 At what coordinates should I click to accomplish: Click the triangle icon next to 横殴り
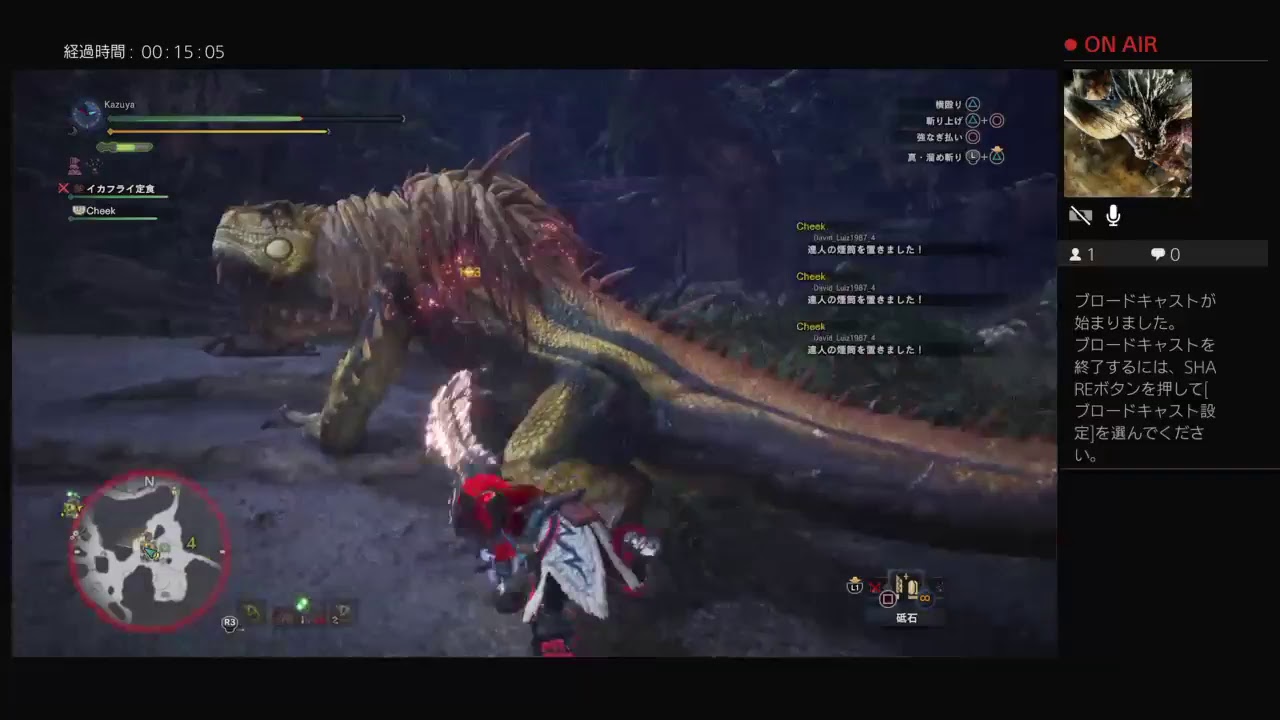click(971, 103)
